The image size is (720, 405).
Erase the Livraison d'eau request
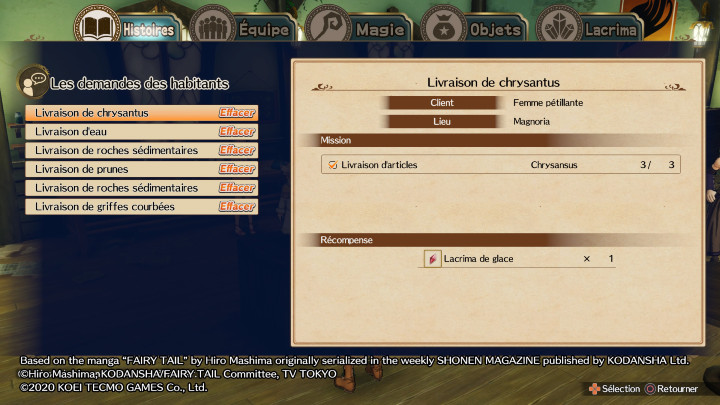tap(237, 132)
